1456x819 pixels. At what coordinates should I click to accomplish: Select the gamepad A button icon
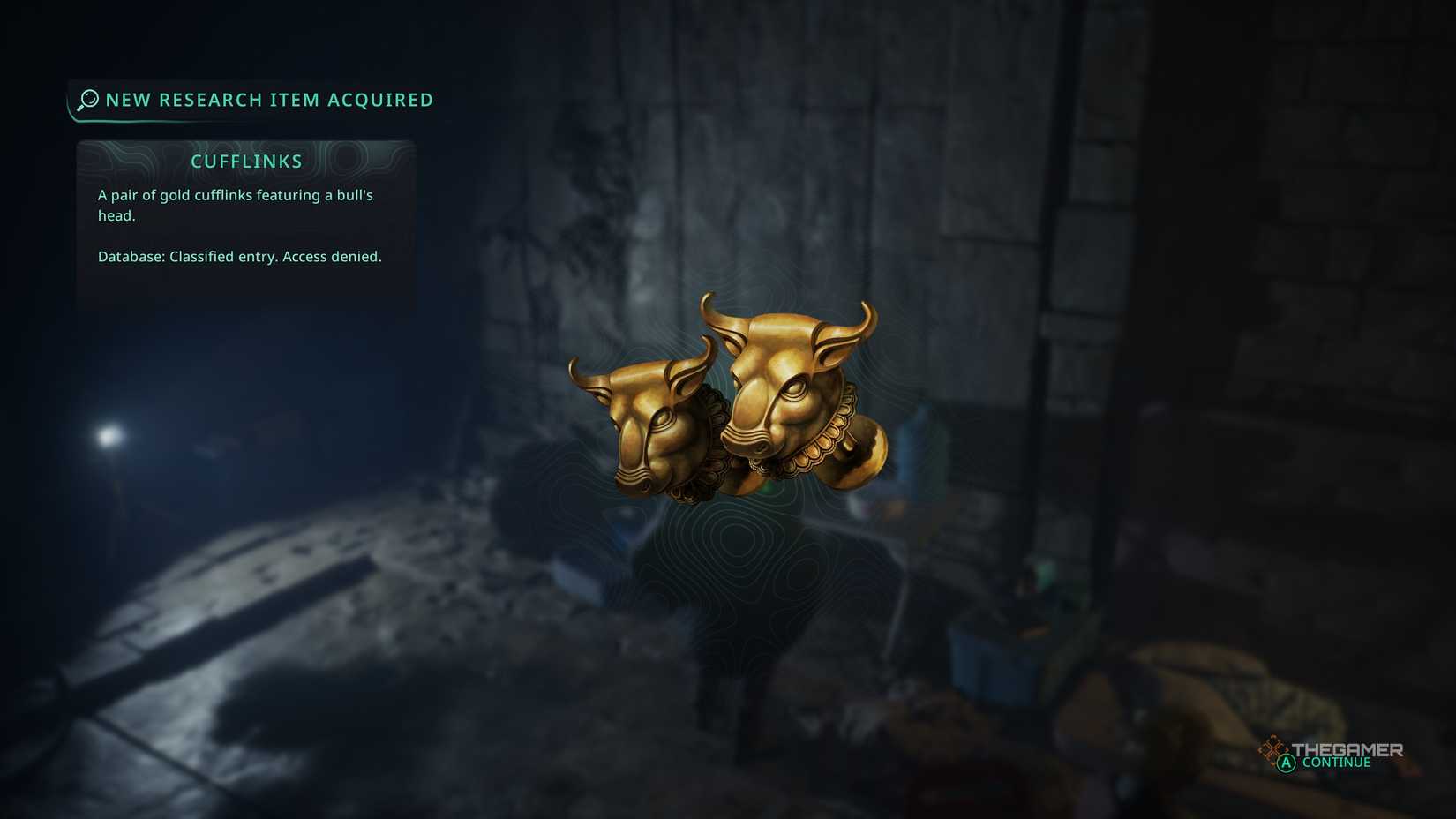[1286, 761]
